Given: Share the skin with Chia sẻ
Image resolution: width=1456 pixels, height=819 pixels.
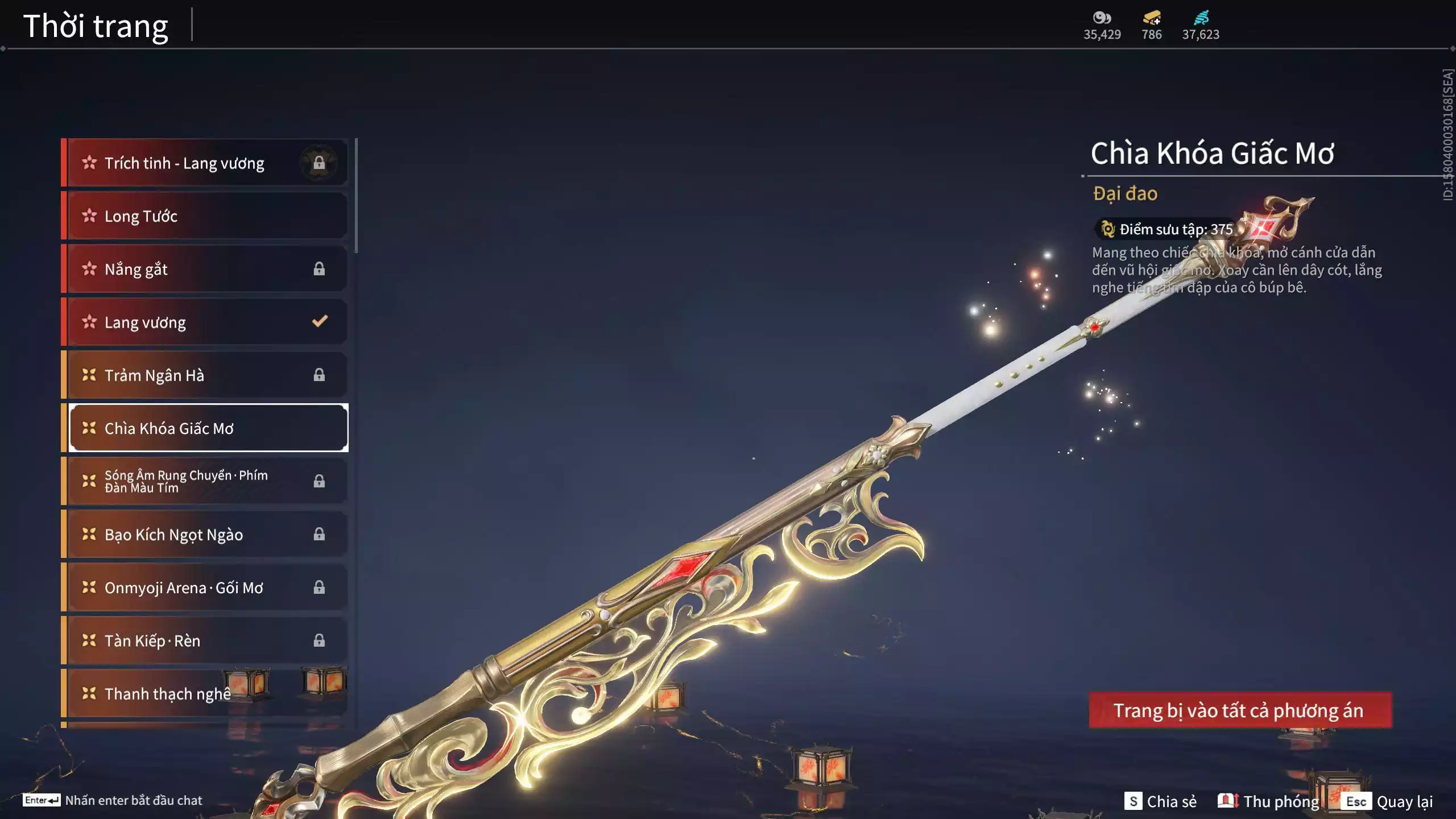Looking at the screenshot, I should pos(1161,801).
